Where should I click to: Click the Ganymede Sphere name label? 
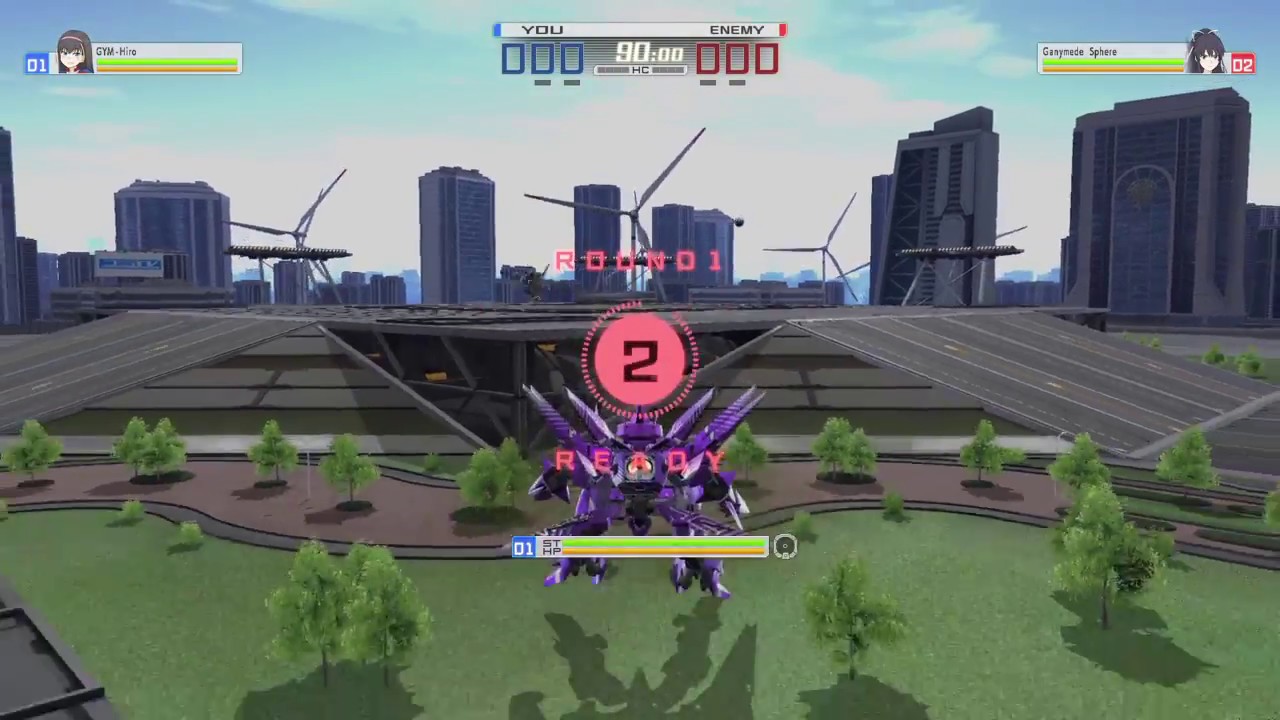click(x=1079, y=51)
